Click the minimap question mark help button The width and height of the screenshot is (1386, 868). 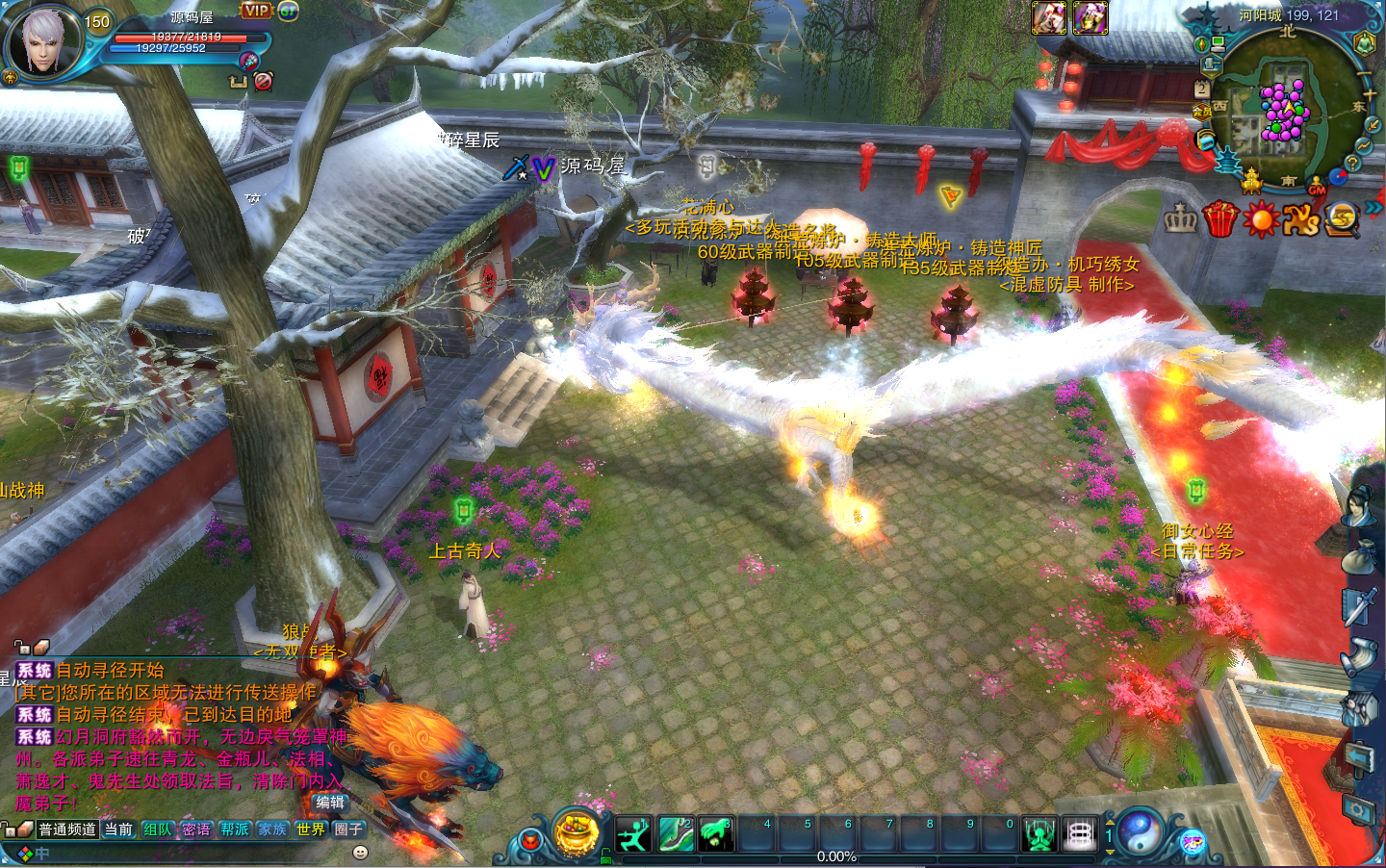click(1352, 164)
